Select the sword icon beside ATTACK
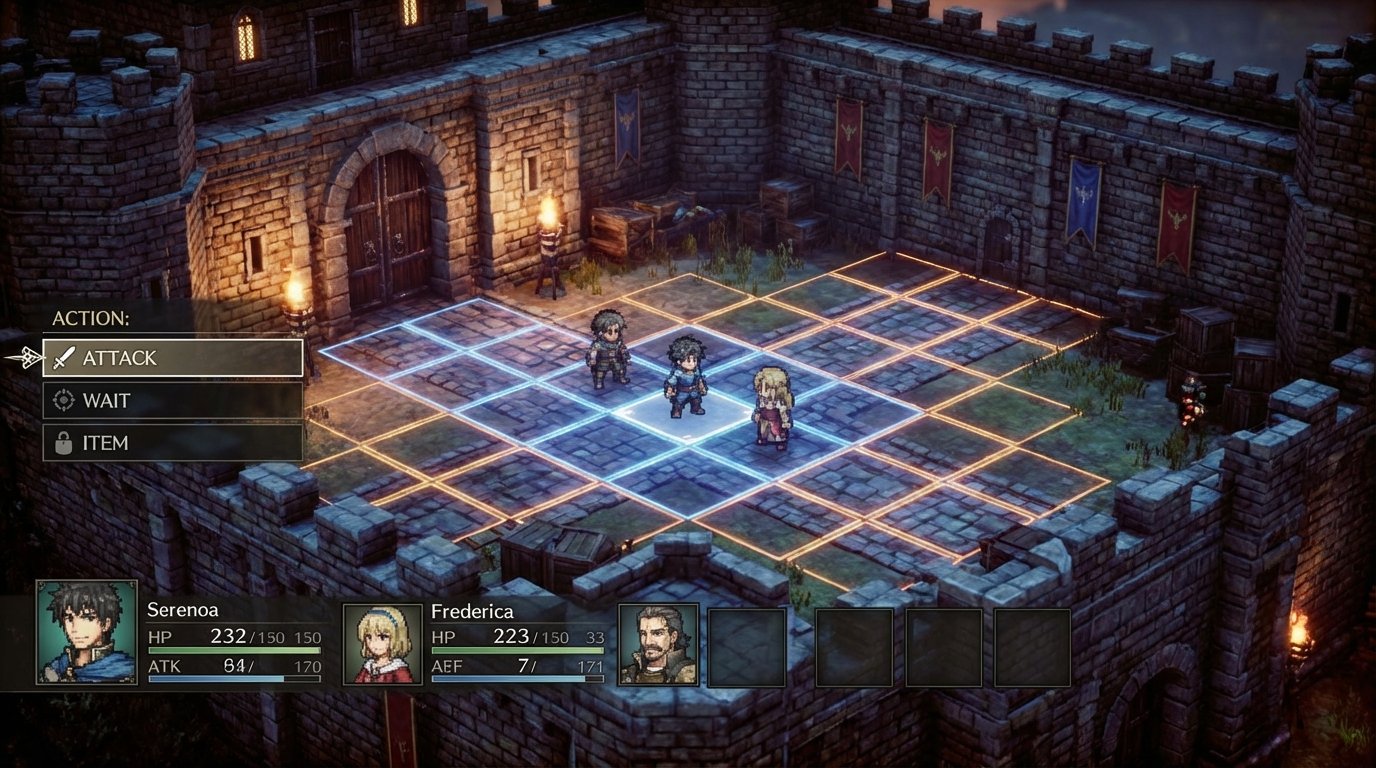This screenshot has height=768, width=1376. coord(62,357)
